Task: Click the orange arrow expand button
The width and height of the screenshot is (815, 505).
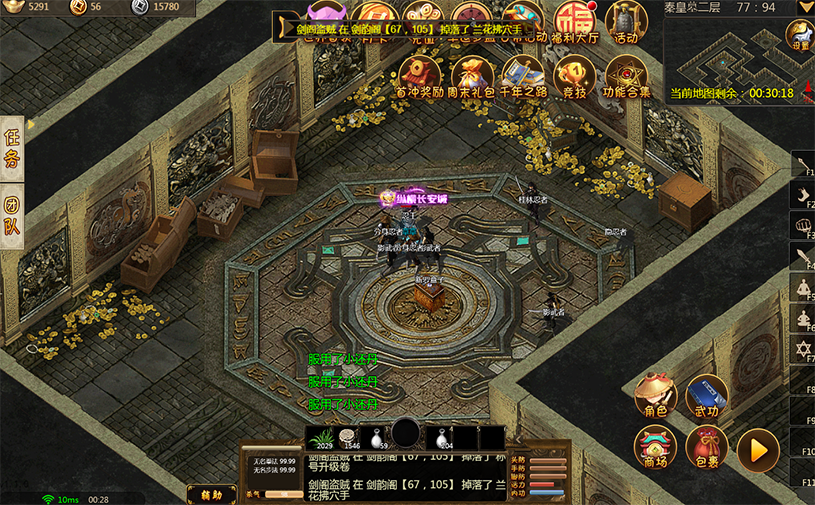Action: (758, 449)
